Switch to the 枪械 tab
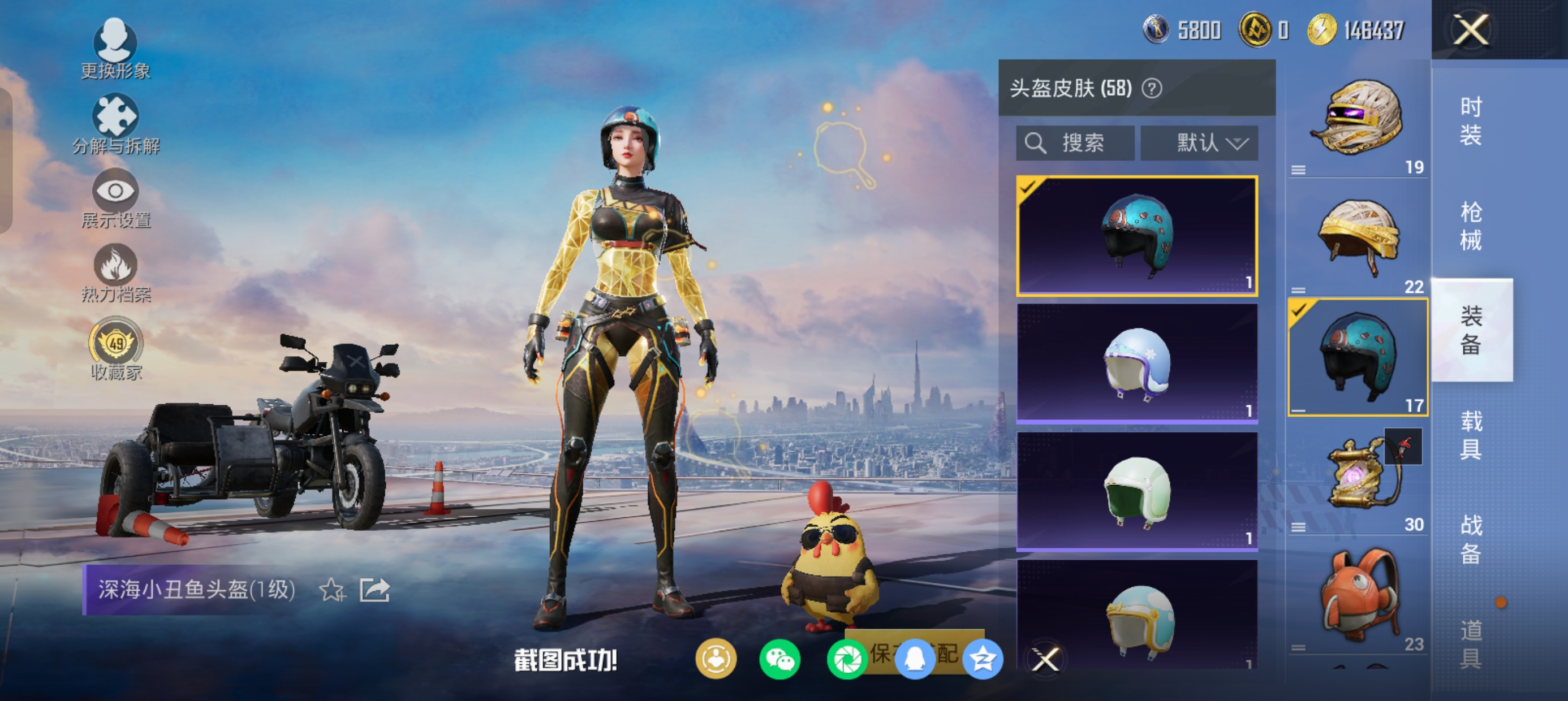The width and height of the screenshot is (1568, 701). 1471,226
